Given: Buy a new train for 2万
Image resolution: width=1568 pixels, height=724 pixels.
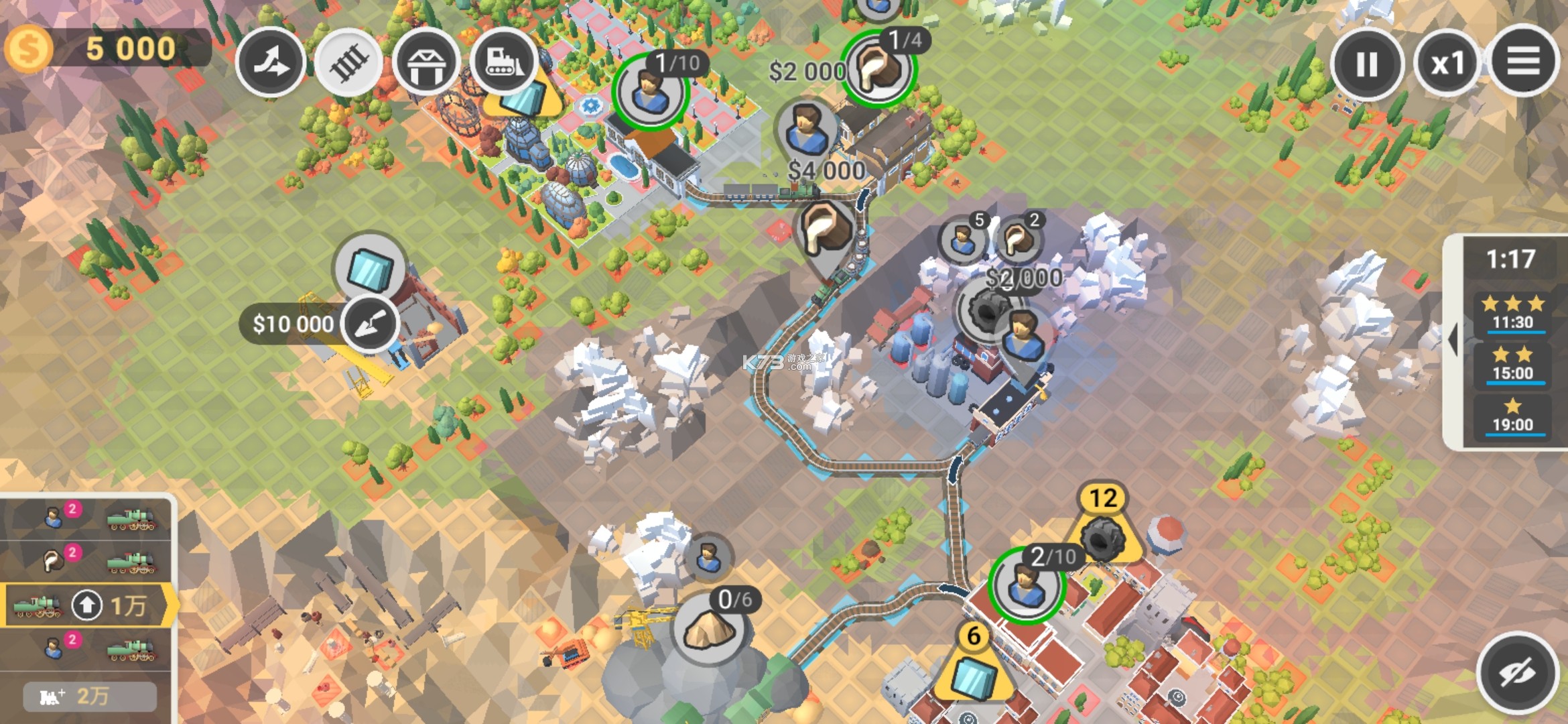Looking at the screenshot, I should click(x=90, y=697).
